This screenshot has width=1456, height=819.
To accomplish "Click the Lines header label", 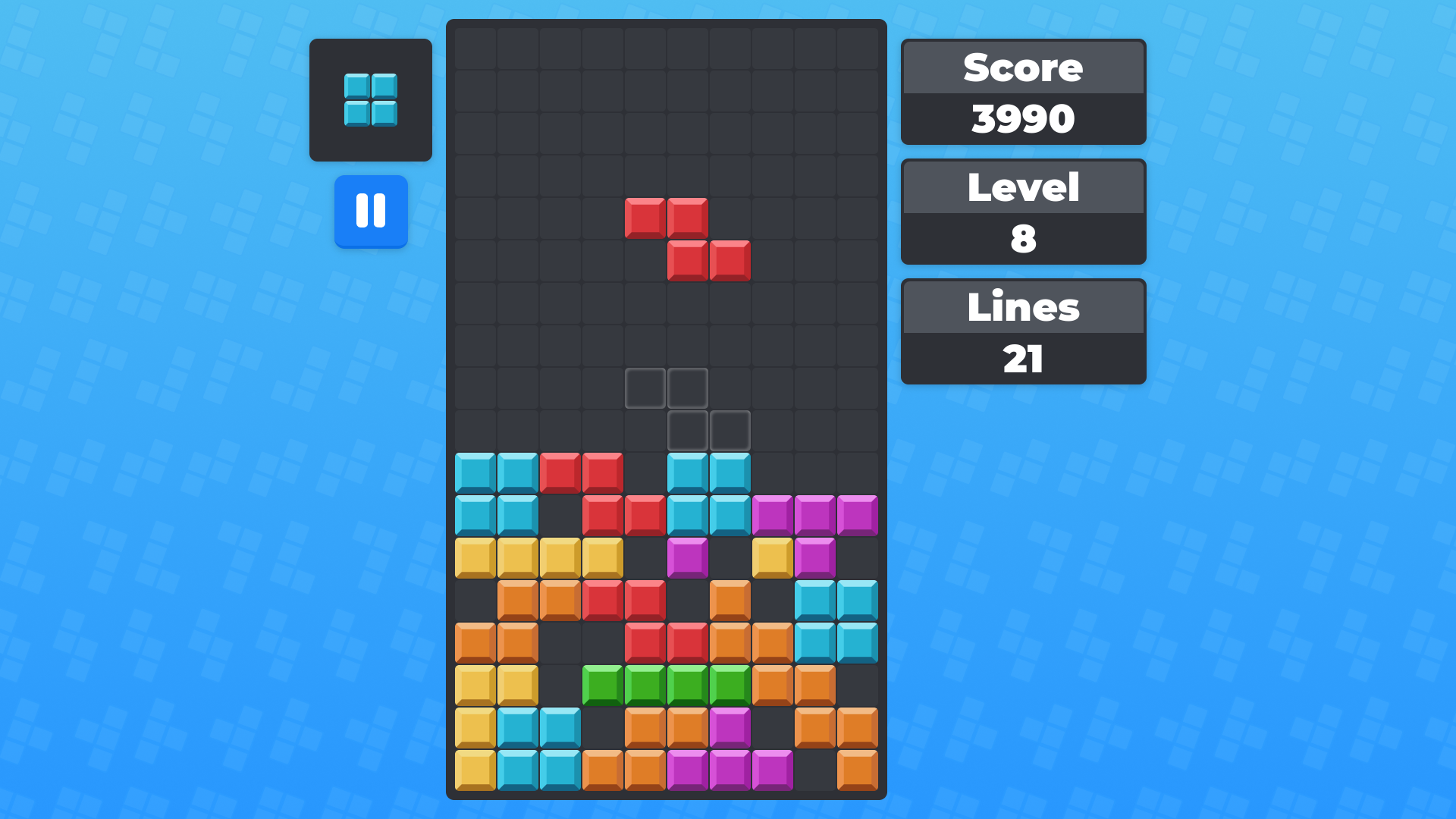I will pos(1023,307).
